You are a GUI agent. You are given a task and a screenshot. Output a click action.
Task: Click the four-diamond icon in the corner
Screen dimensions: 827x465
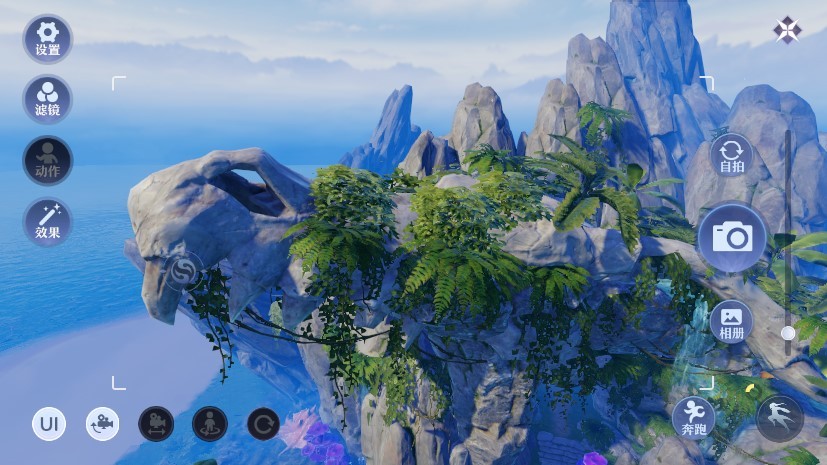(787, 30)
